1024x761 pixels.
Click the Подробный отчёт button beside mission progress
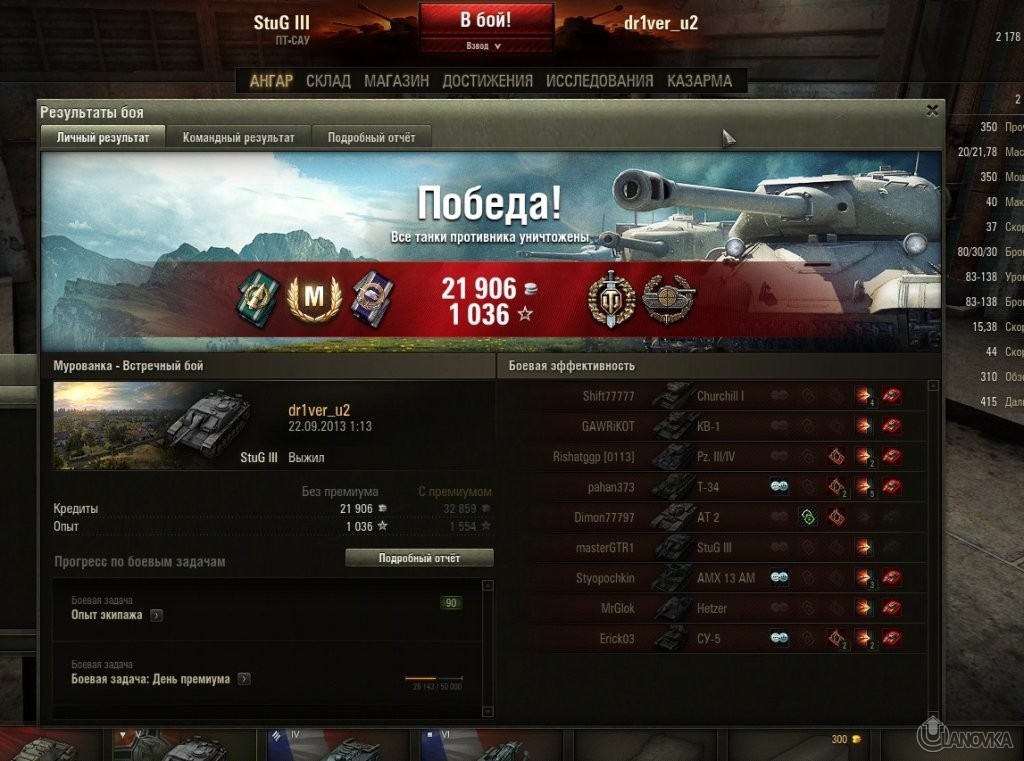[419, 558]
